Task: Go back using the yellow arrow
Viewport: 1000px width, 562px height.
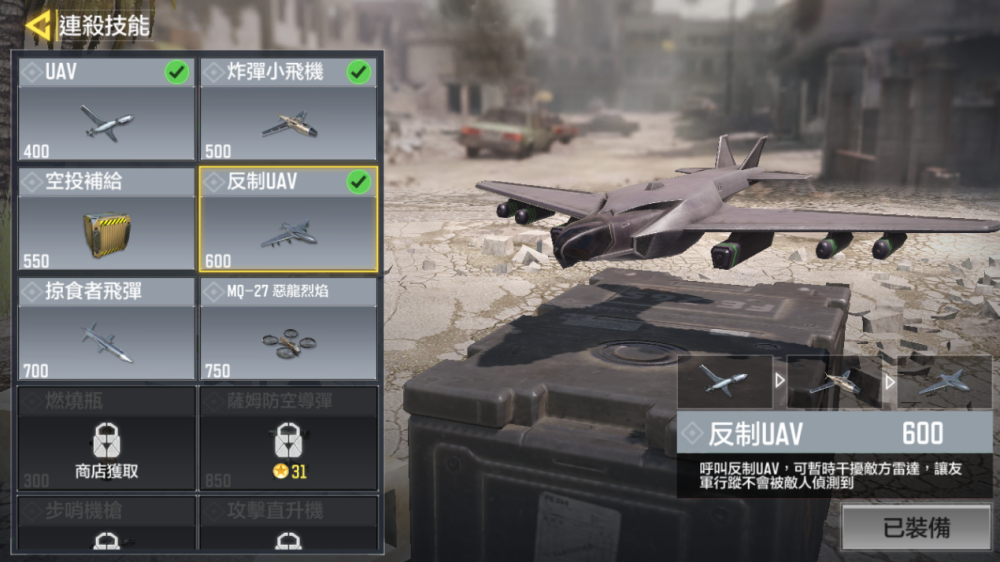Action: pyautogui.click(x=38, y=25)
